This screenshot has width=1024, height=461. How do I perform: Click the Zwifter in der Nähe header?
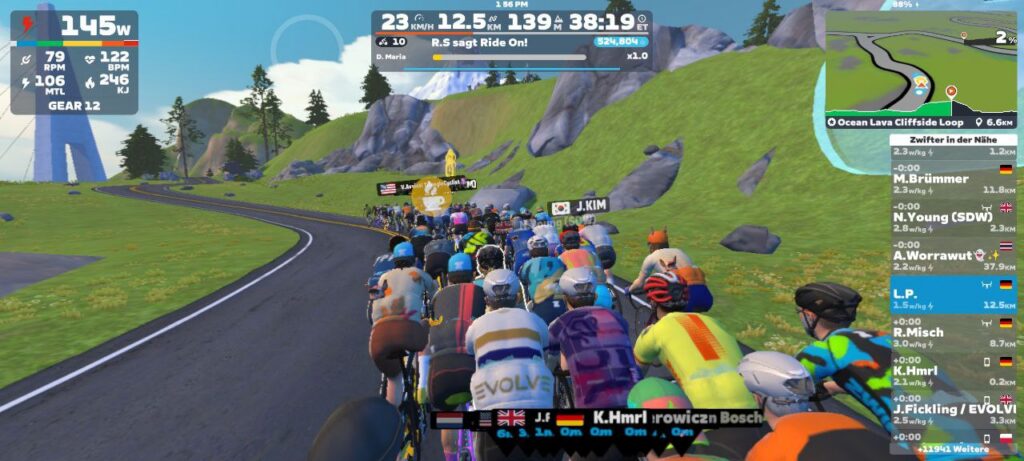952,141
